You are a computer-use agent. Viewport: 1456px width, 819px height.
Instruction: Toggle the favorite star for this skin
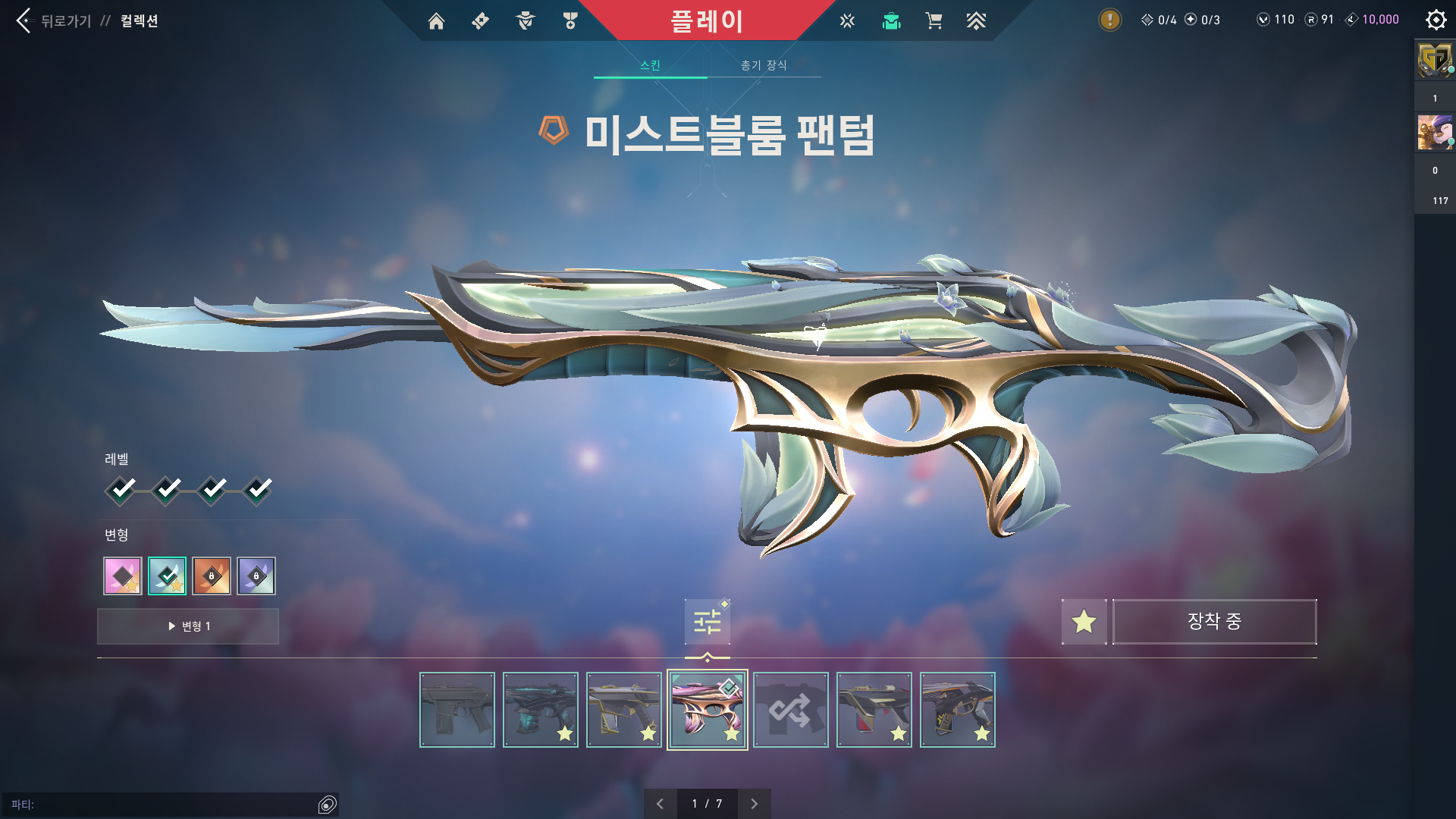tap(1084, 622)
